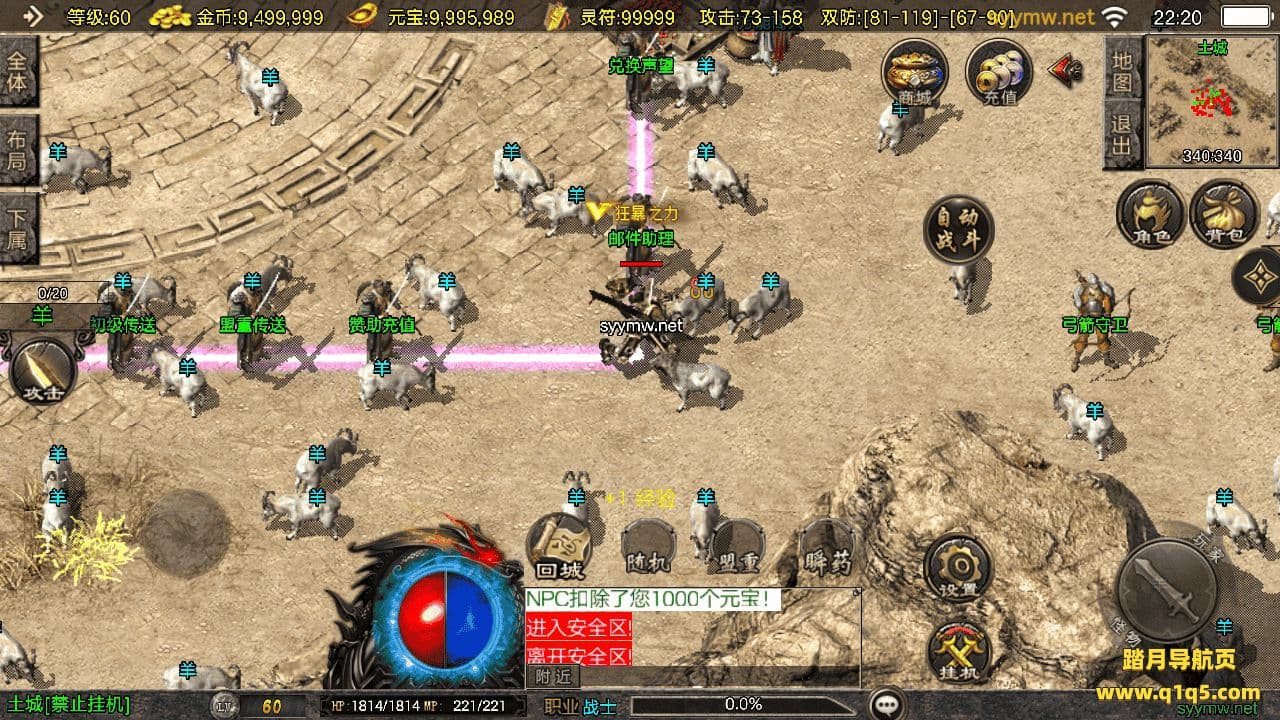Toggle 自动战斗 auto battle
Screen dimensions: 1280x720
(x=957, y=229)
